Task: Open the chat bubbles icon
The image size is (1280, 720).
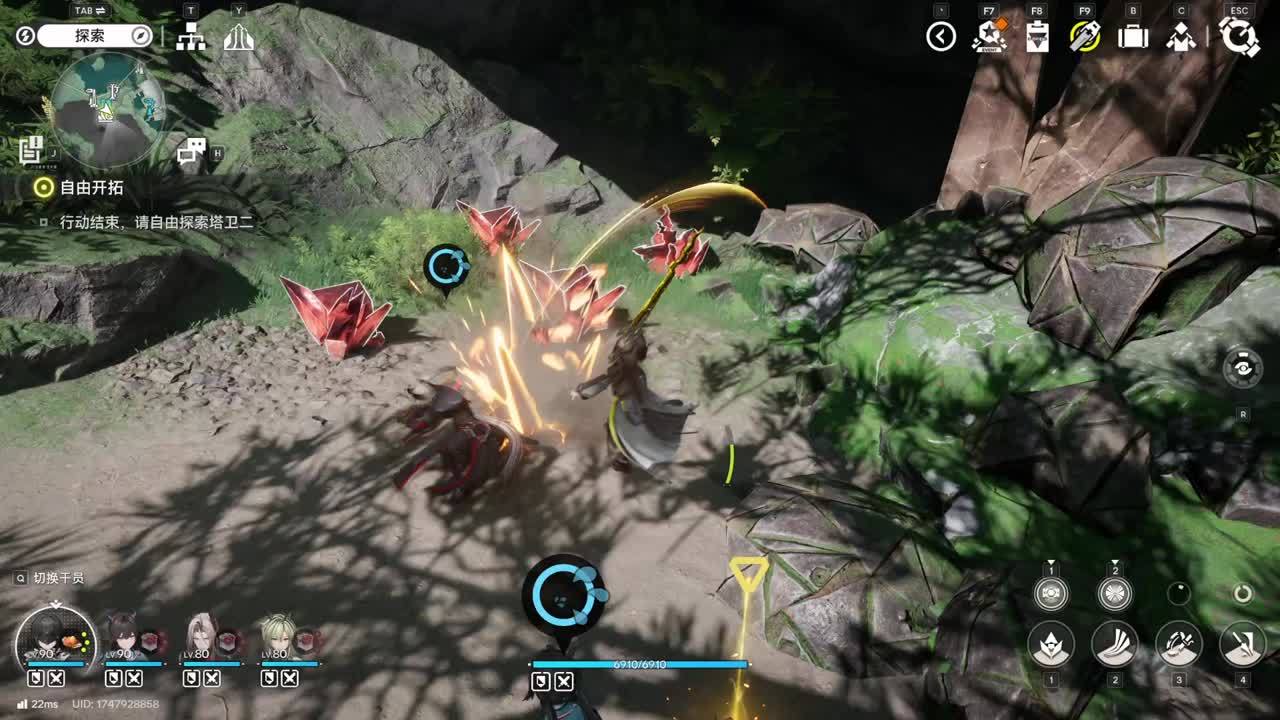Action: click(190, 151)
